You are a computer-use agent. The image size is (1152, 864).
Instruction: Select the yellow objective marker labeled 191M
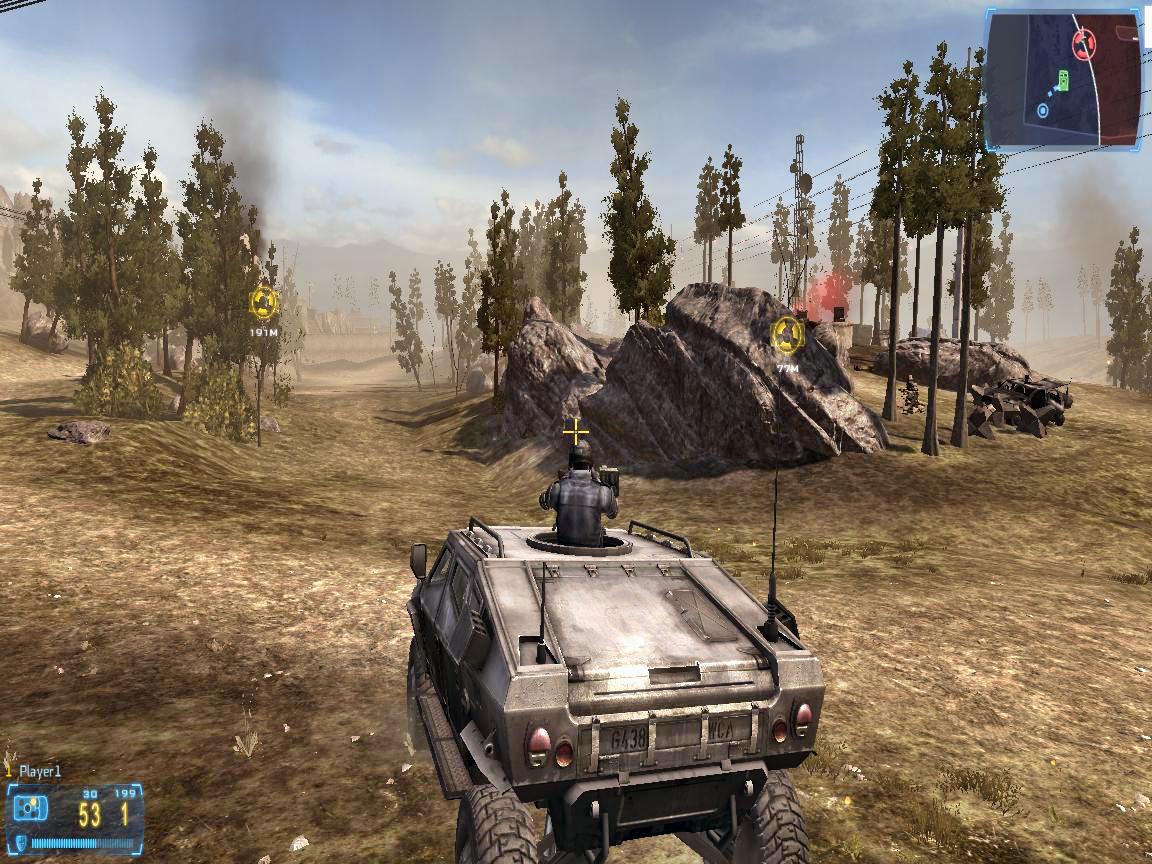(264, 302)
